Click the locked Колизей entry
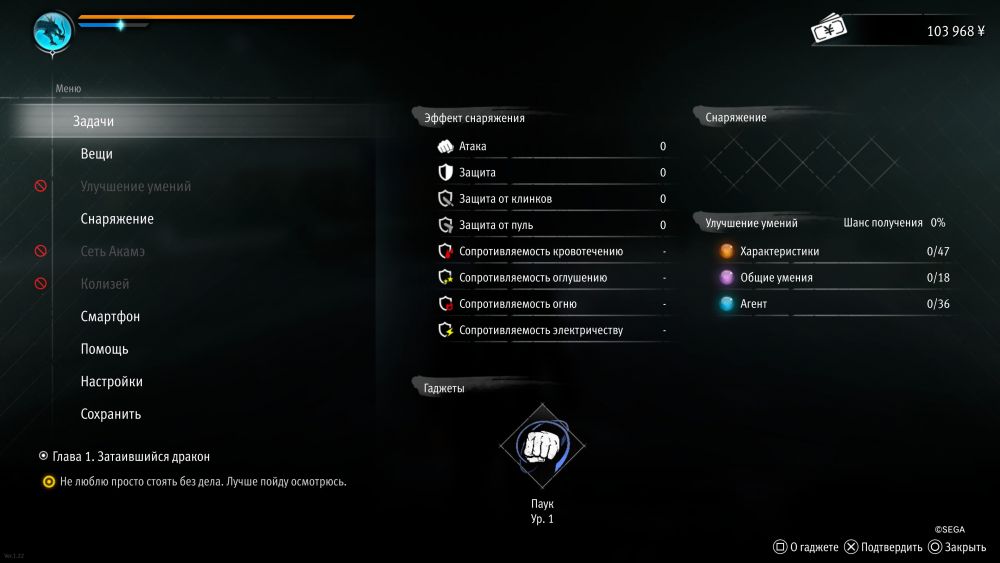 pos(104,284)
